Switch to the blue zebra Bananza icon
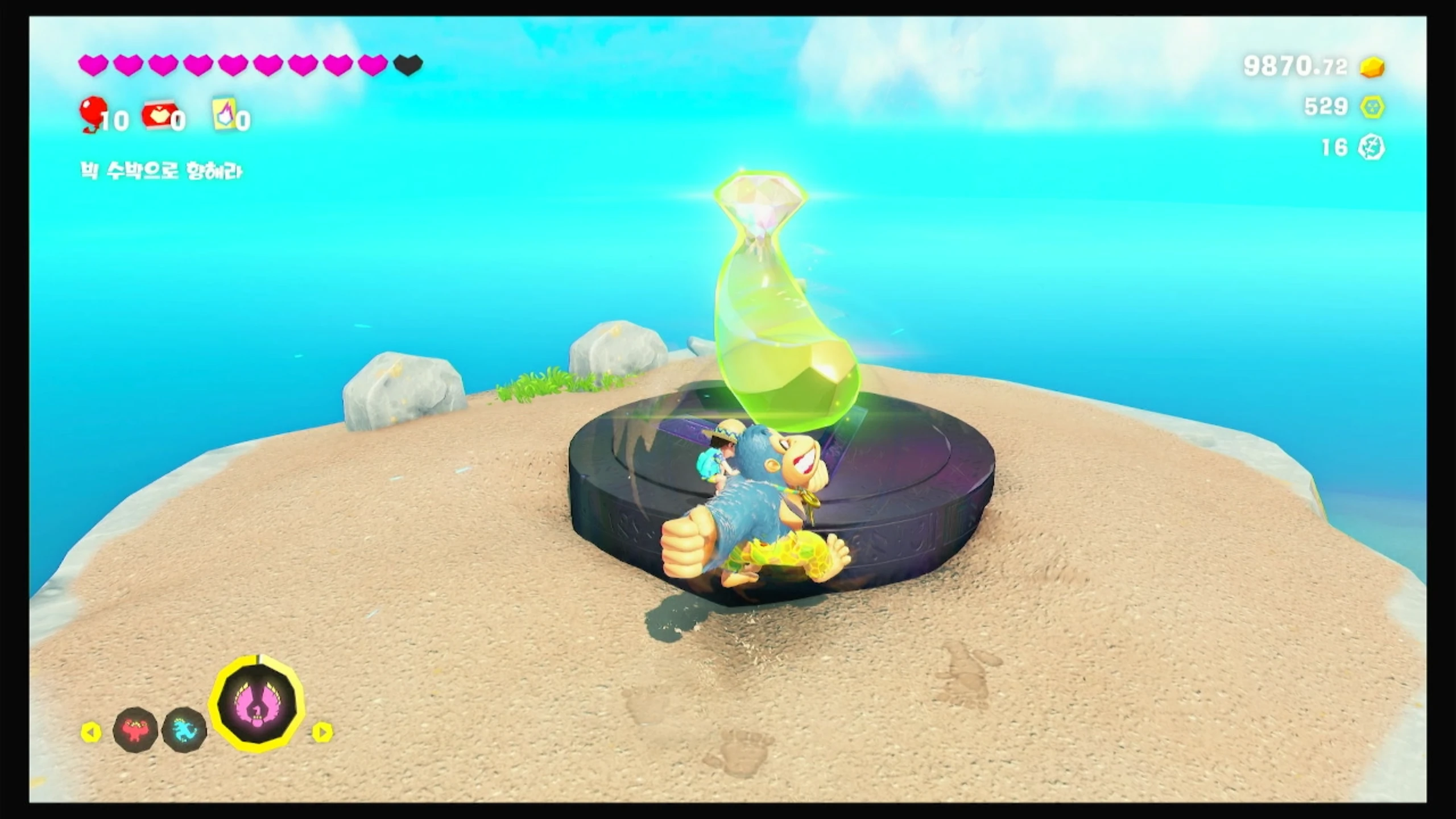Screen dimensions: 1456x819 183,730
